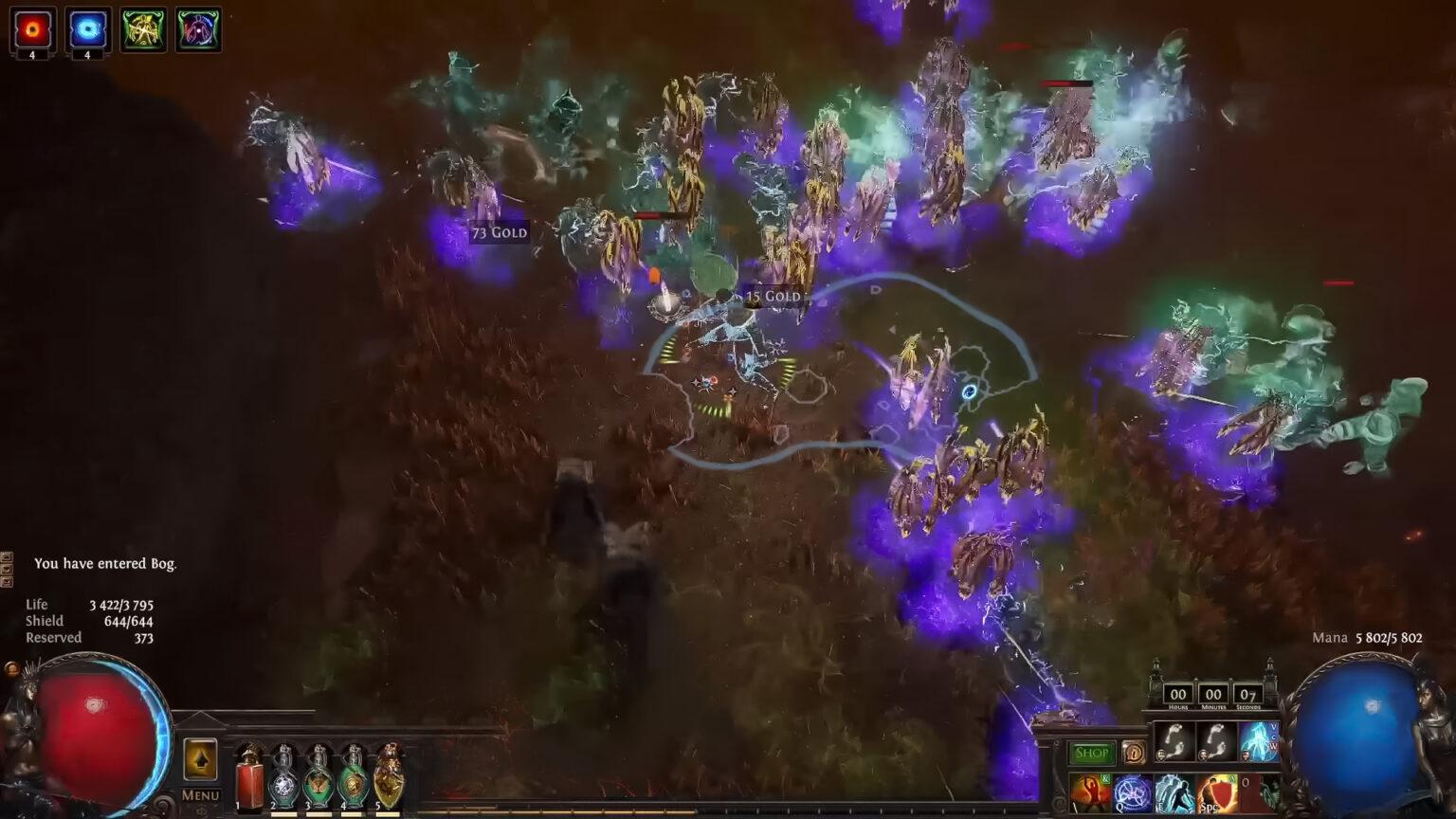Activate the Vaal skill with V keybind

[x=1259, y=741]
